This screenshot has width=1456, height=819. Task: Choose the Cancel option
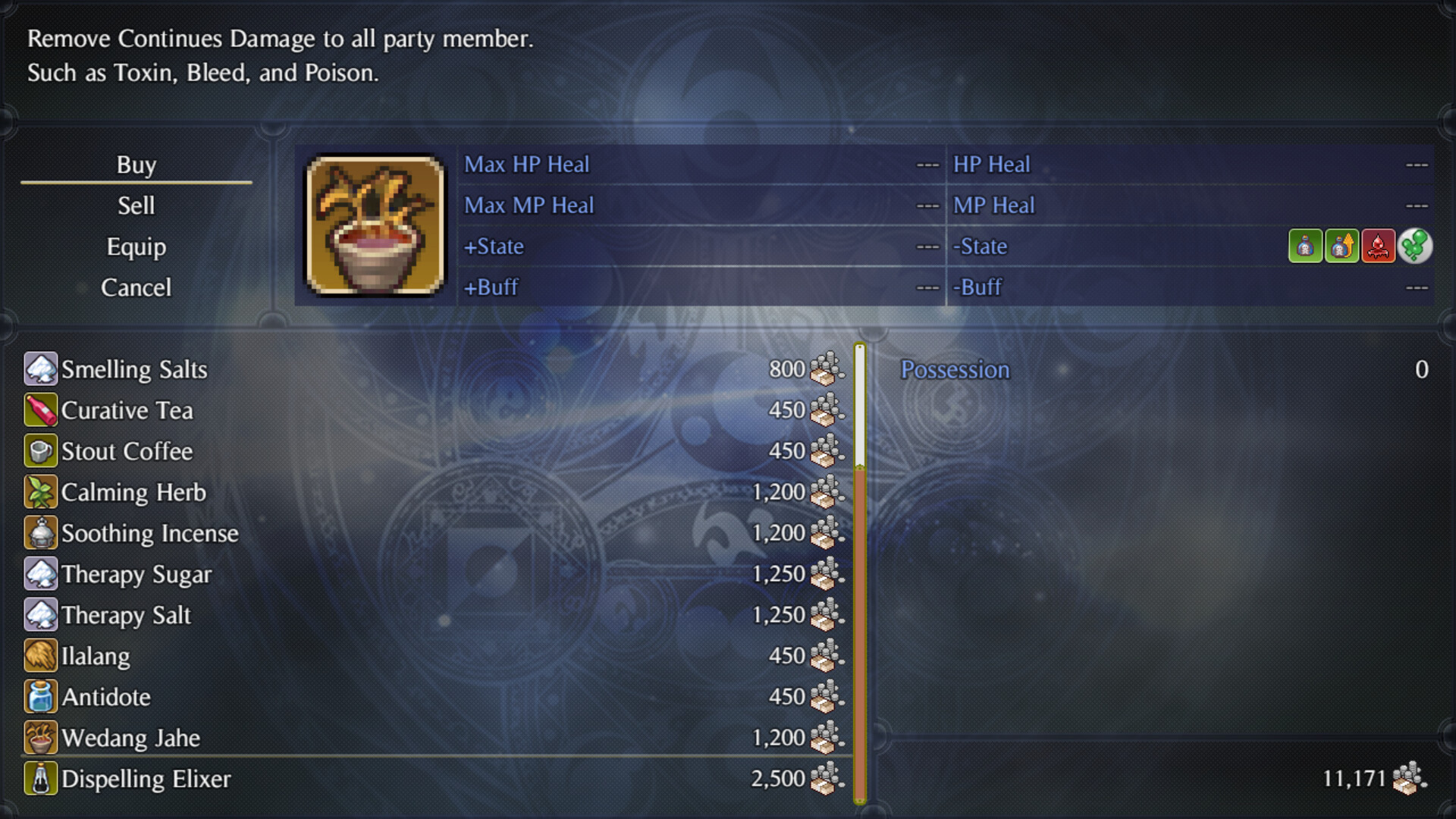click(x=136, y=287)
